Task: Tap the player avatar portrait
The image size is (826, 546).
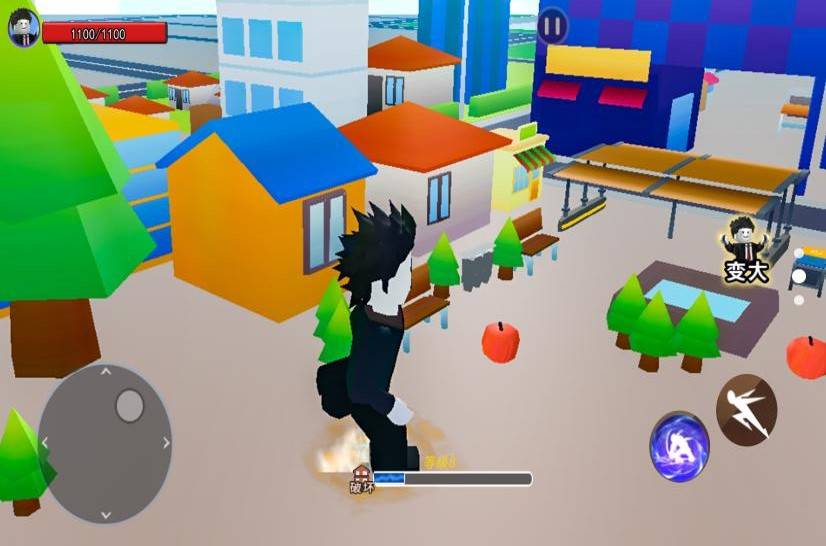Action: 23,28
